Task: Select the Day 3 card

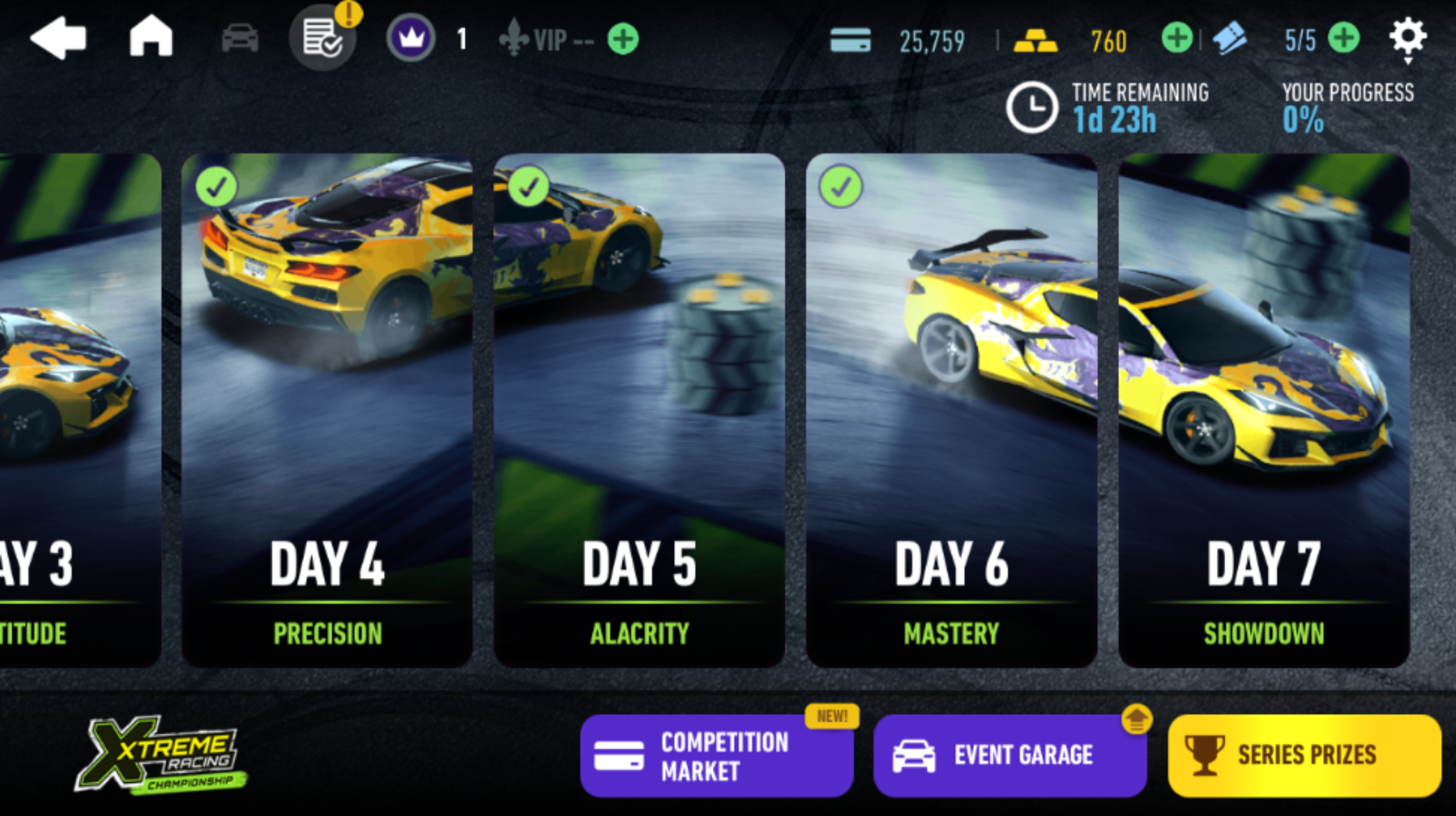Action: (x=78, y=410)
